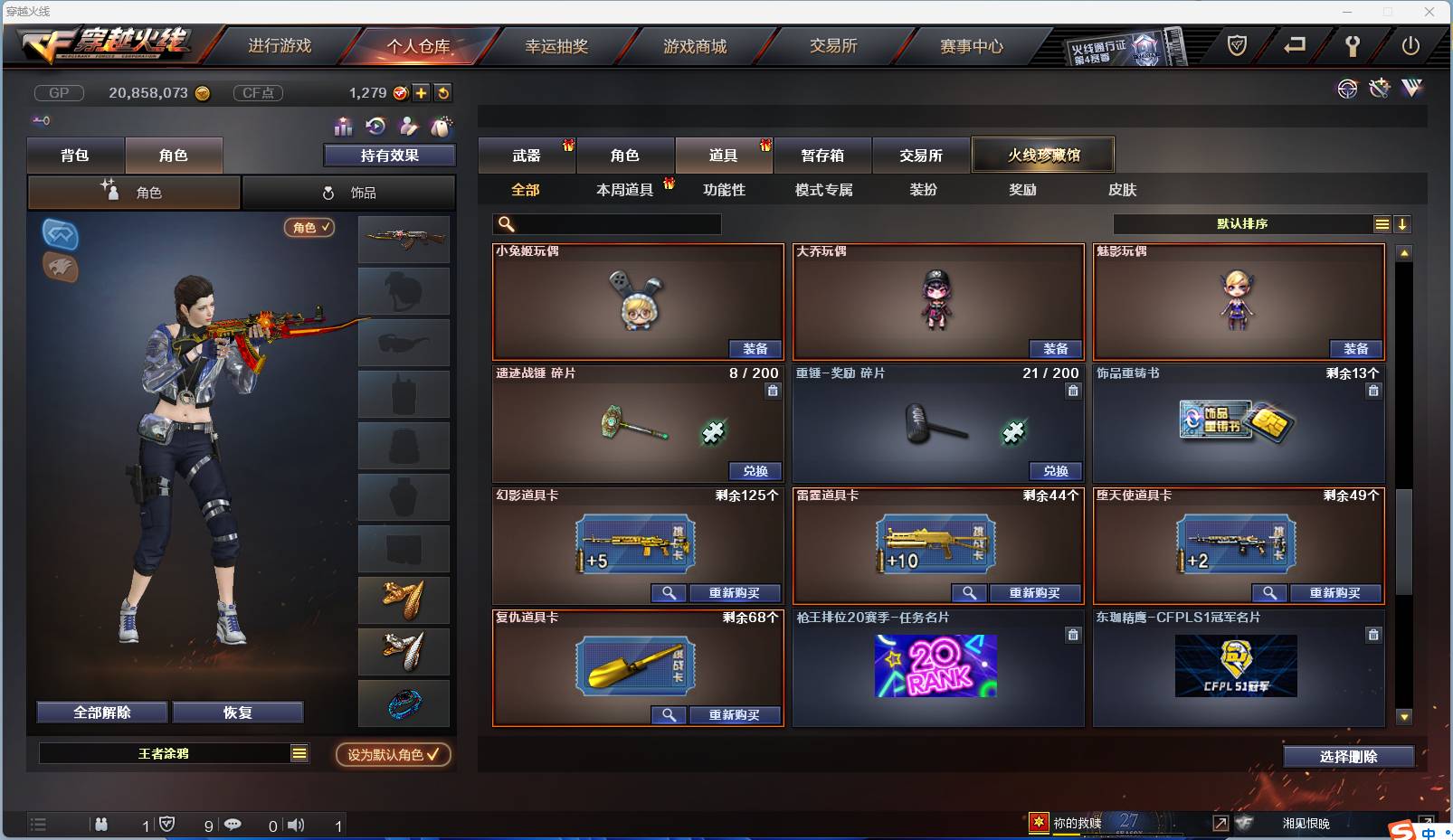Open the character edit icon with pencil
This screenshot has width=1453, height=840.
[x=409, y=127]
